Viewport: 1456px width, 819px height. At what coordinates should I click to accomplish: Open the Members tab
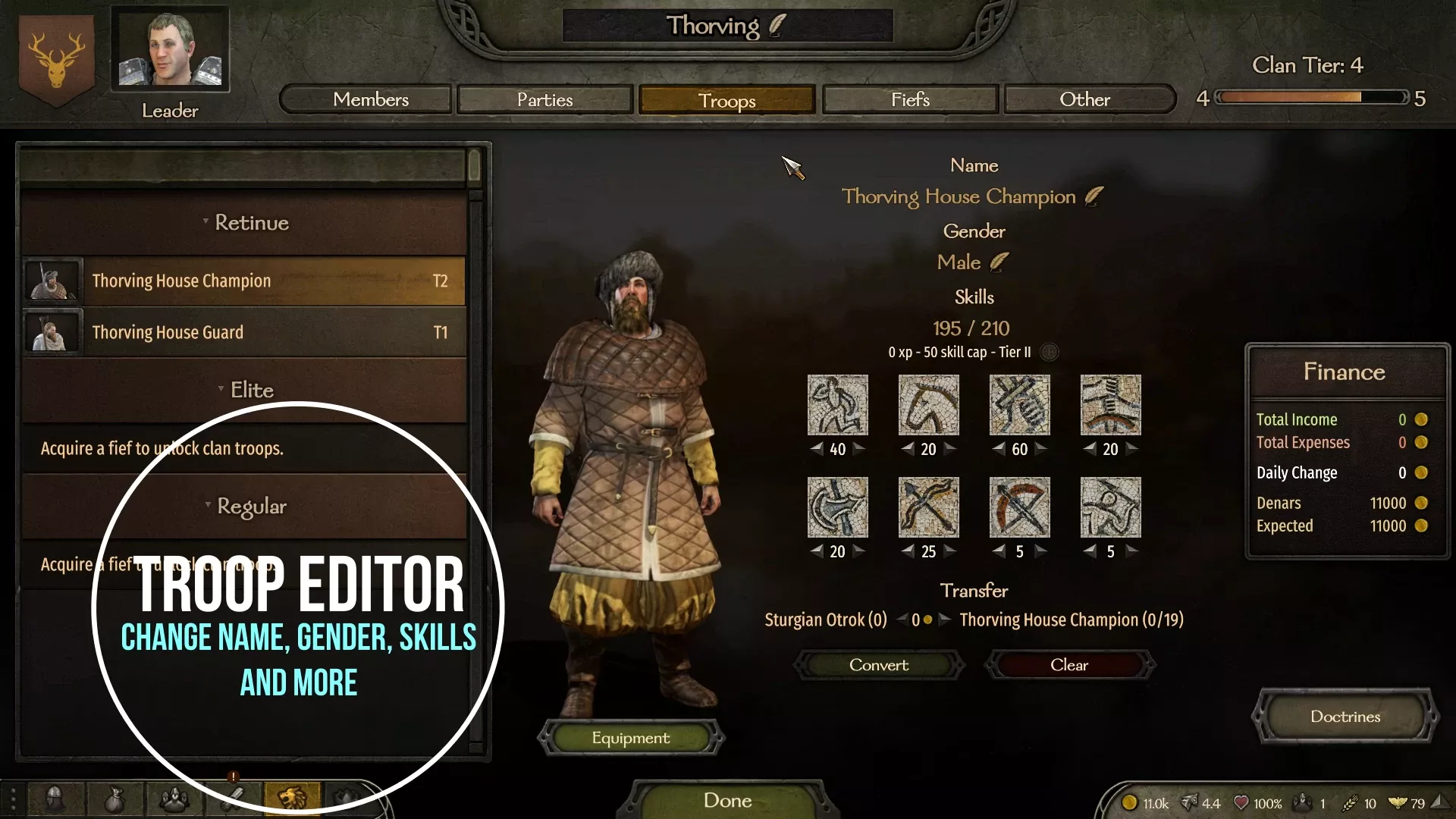click(365, 99)
